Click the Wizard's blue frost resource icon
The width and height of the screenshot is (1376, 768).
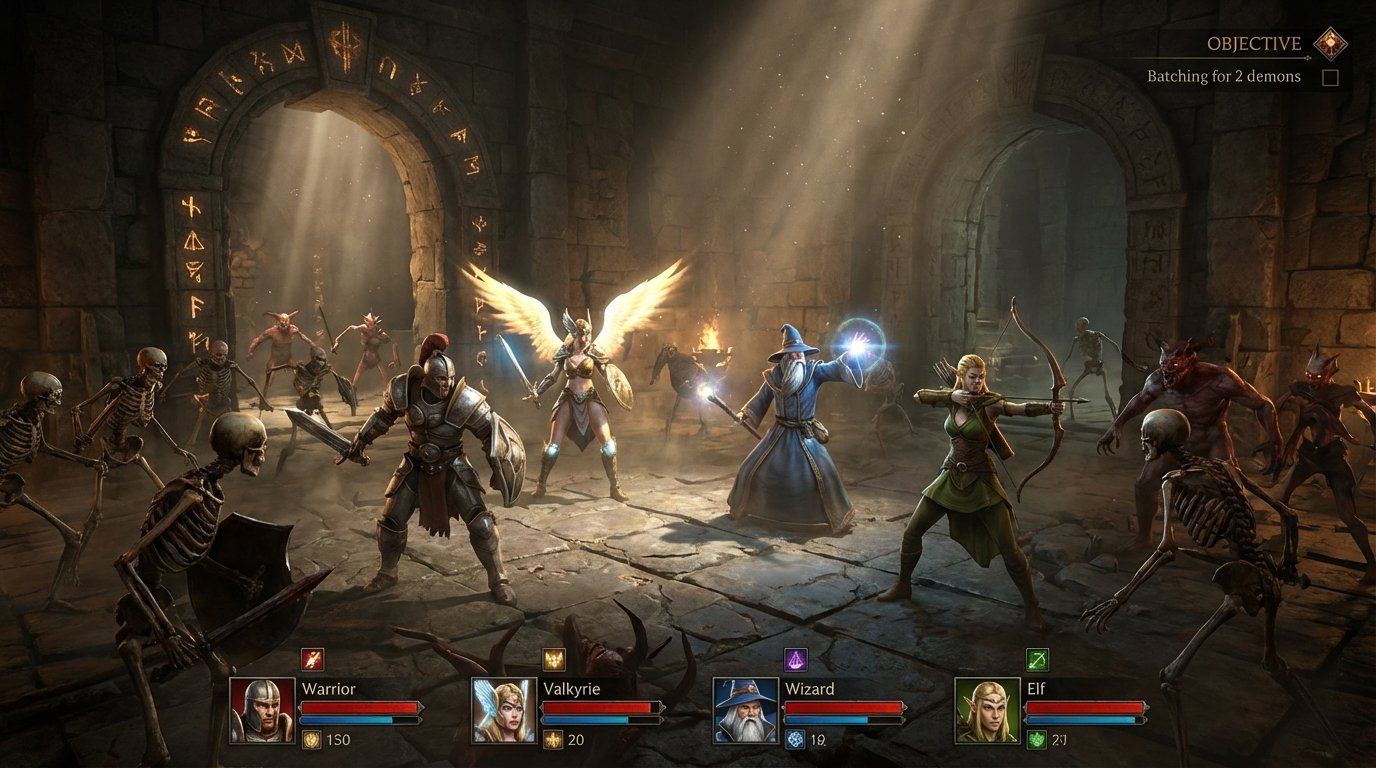point(794,738)
